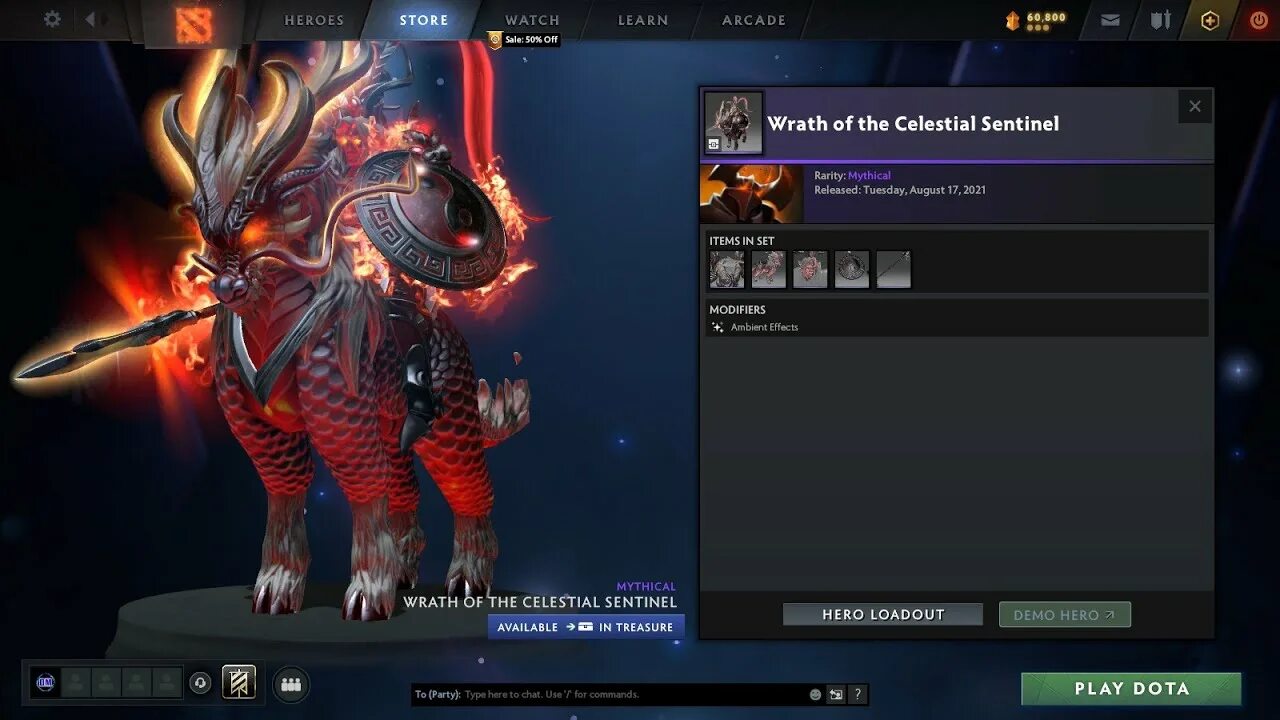Image resolution: width=1280 pixels, height=720 pixels.
Task: Click Play Dota to find a match
Action: point(1131,689)
